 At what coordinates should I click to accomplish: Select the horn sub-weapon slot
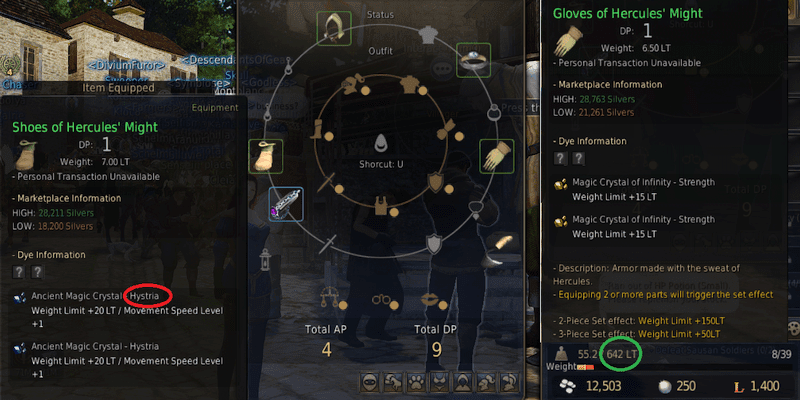[x=500, y=244]
